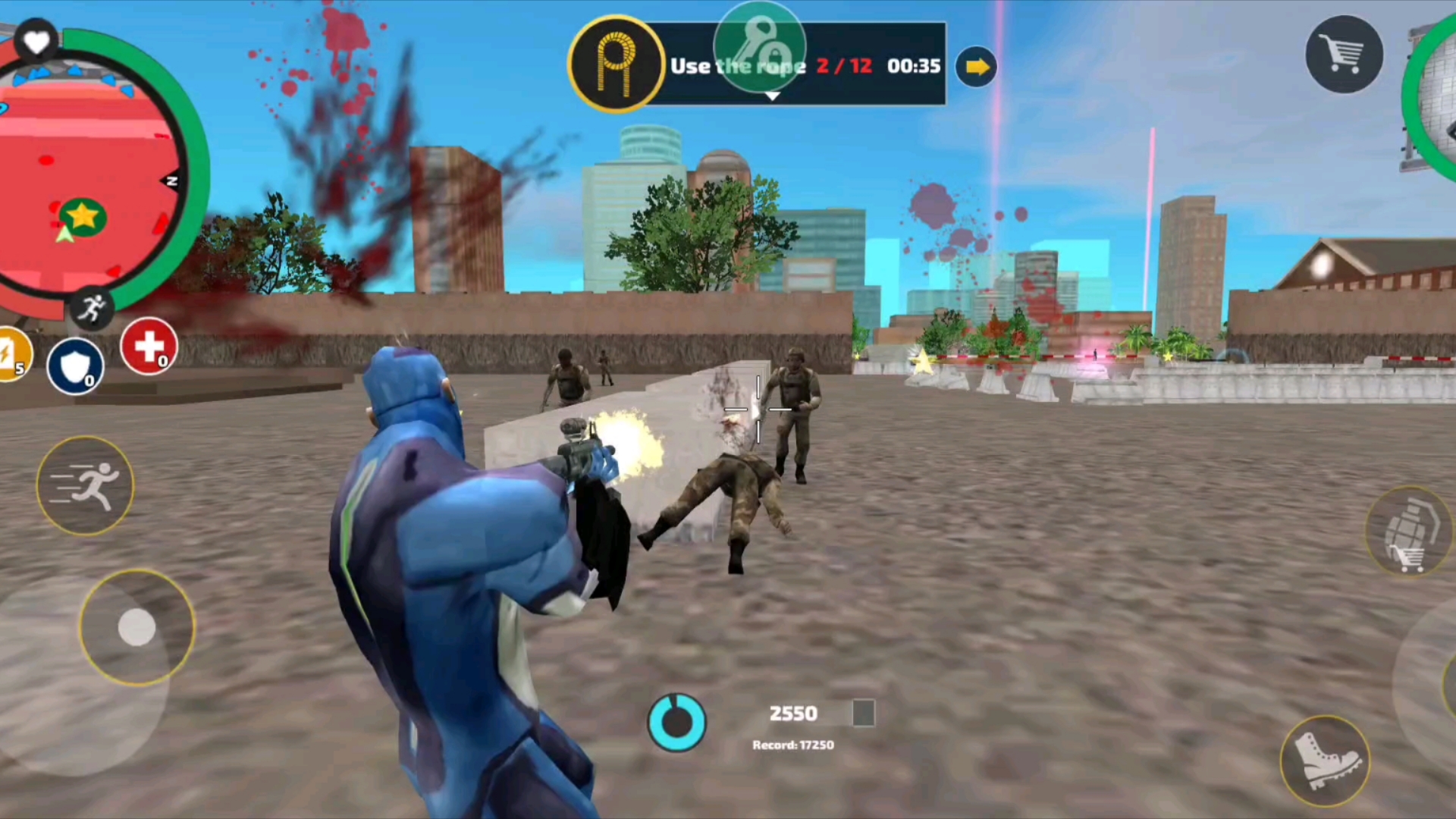Viewport: 1456px width, 819px height.
Task: Use the red medkit cross button
Action: click(149, 347)
